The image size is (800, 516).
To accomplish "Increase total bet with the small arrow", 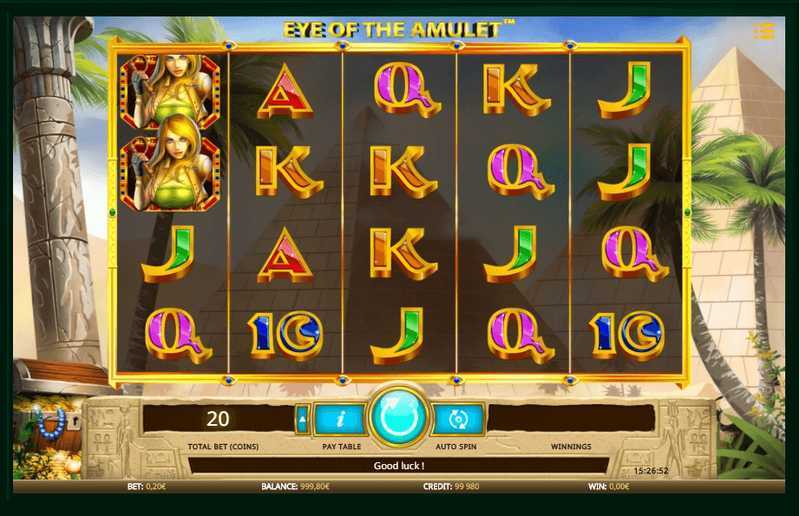I will pyautogui.click(x=302, y=419).
